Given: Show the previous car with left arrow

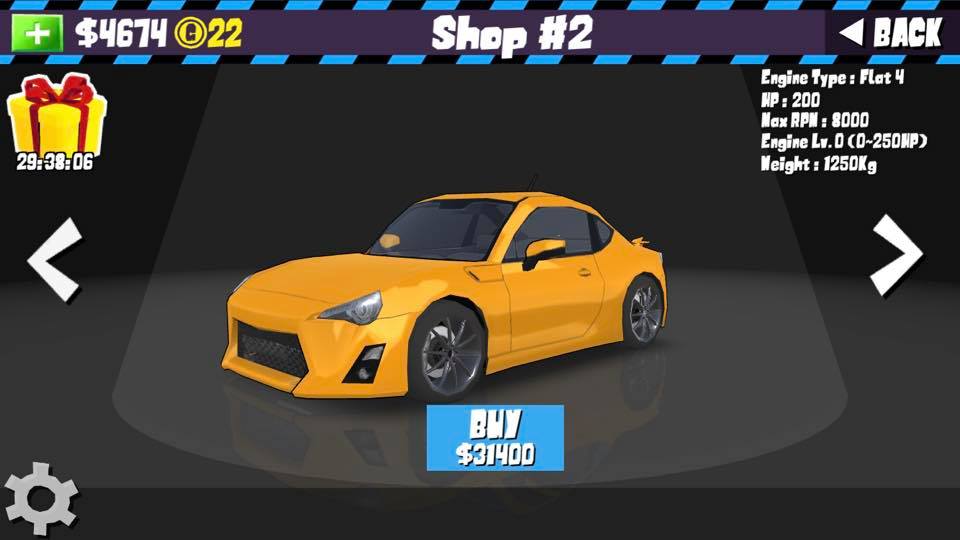Looking at the screenshot, I should 54,260.
